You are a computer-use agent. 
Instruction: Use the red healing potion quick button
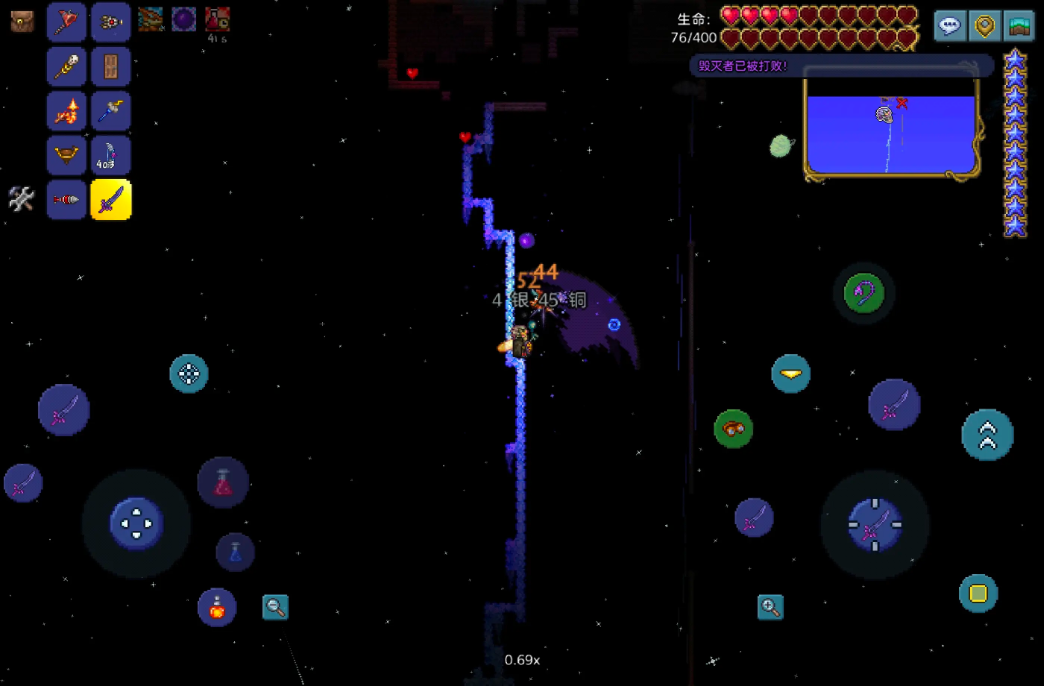click(x=222, y=482)
